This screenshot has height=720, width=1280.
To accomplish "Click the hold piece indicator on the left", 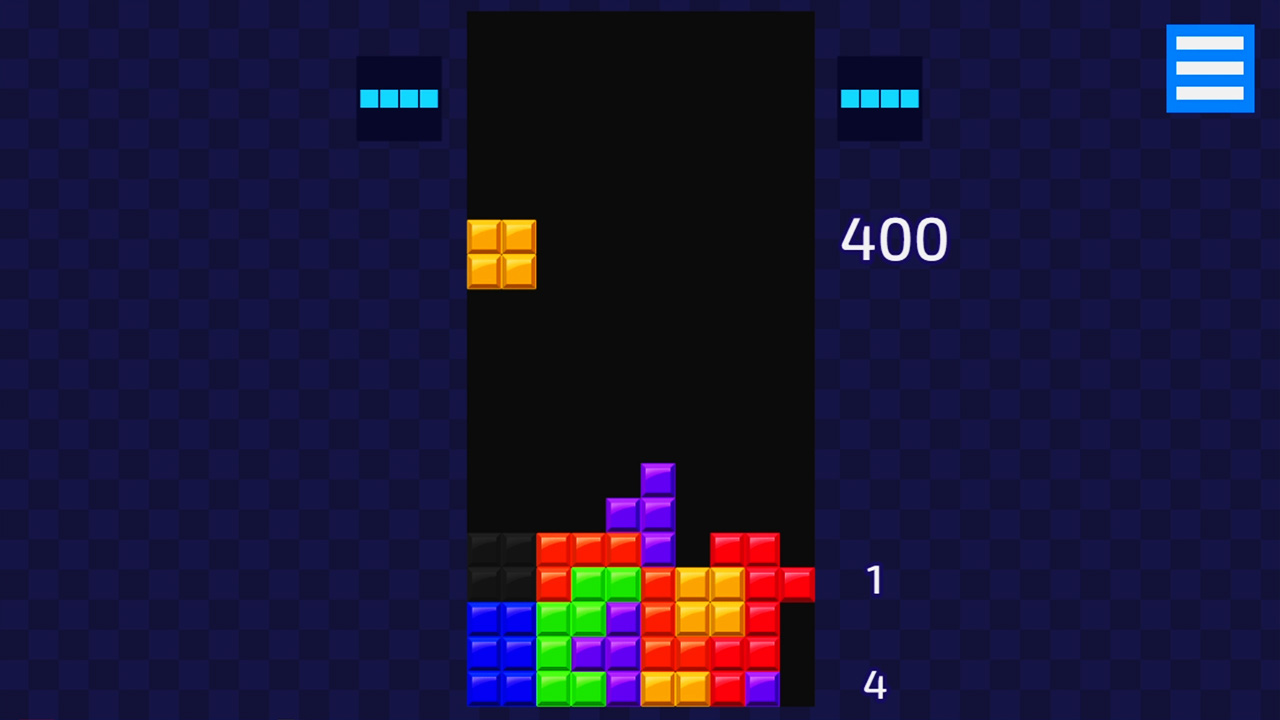I will point(399,98).
